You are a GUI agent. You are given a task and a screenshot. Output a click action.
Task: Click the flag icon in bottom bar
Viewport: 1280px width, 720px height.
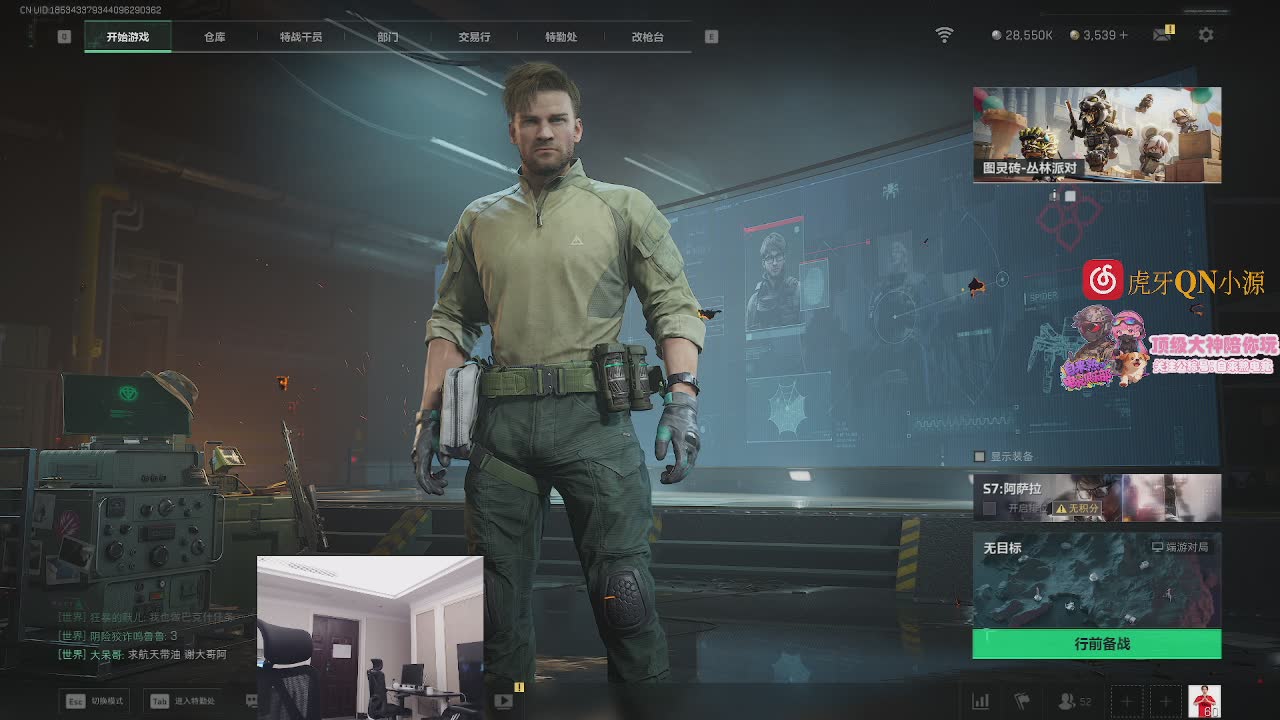(x=1022, y=702)
